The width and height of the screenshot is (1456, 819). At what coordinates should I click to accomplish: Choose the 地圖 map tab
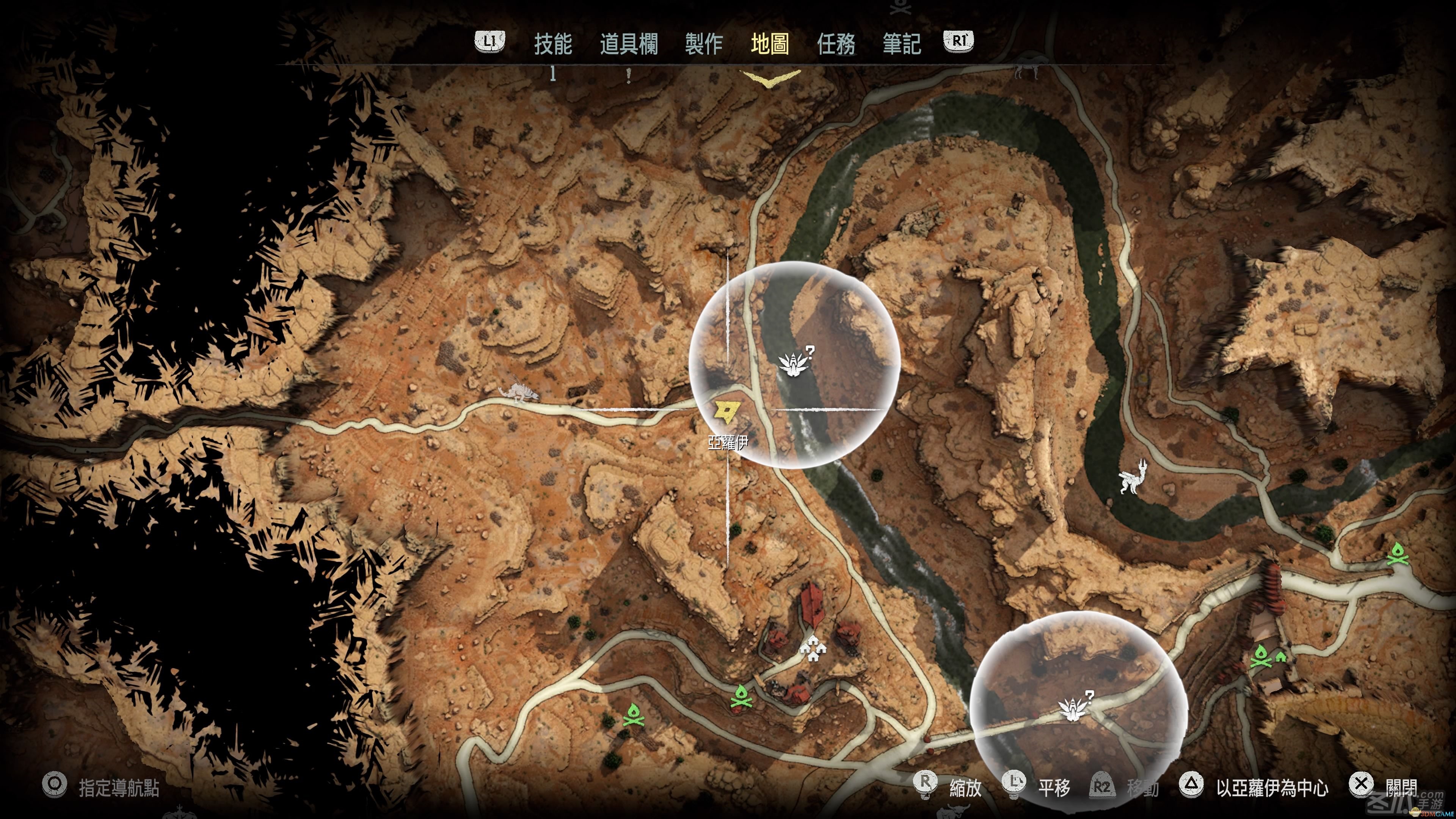[769, 44]
